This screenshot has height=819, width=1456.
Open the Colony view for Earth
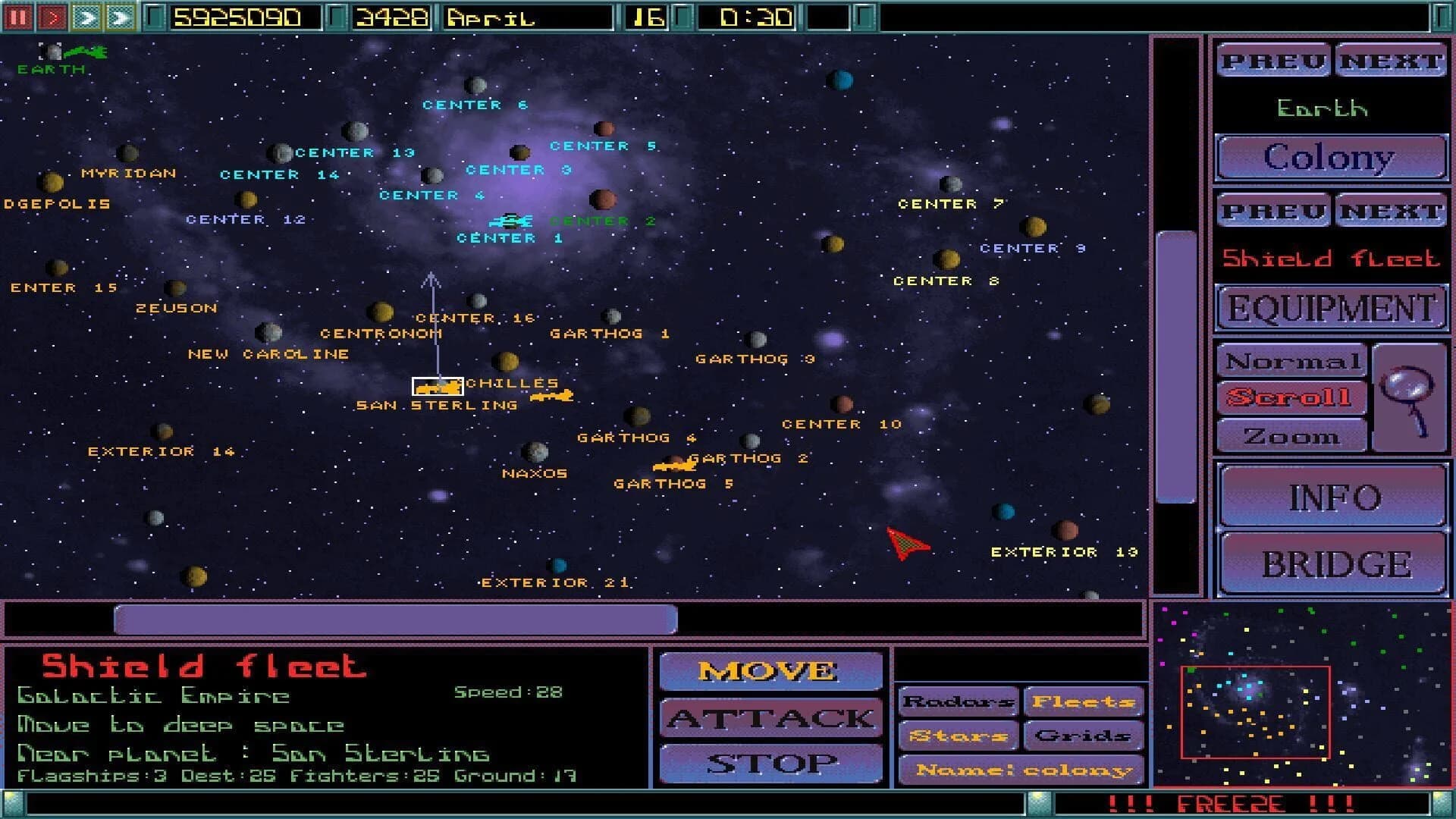click(1331, 157)
